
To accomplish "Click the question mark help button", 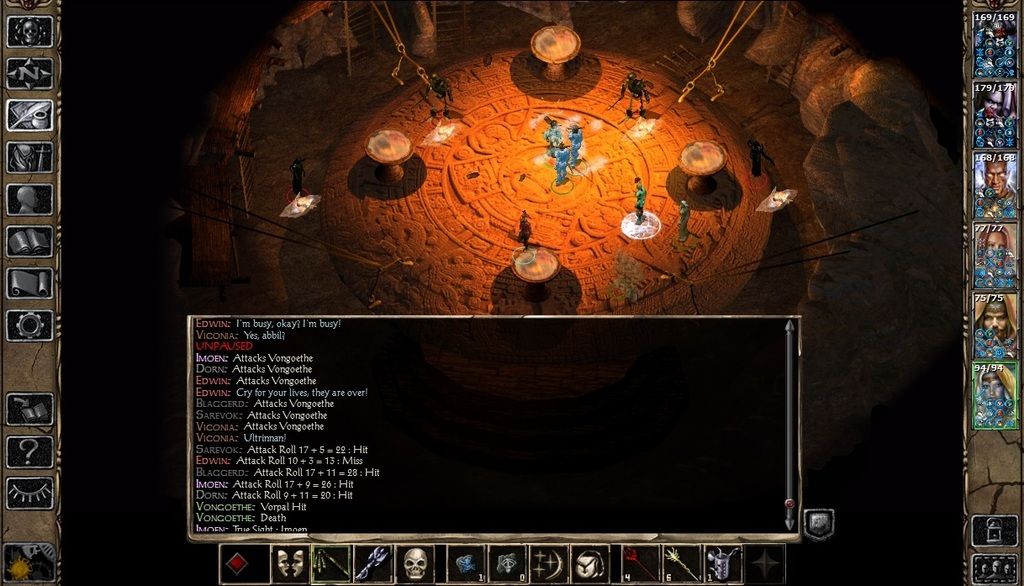I will pos(30,451).
